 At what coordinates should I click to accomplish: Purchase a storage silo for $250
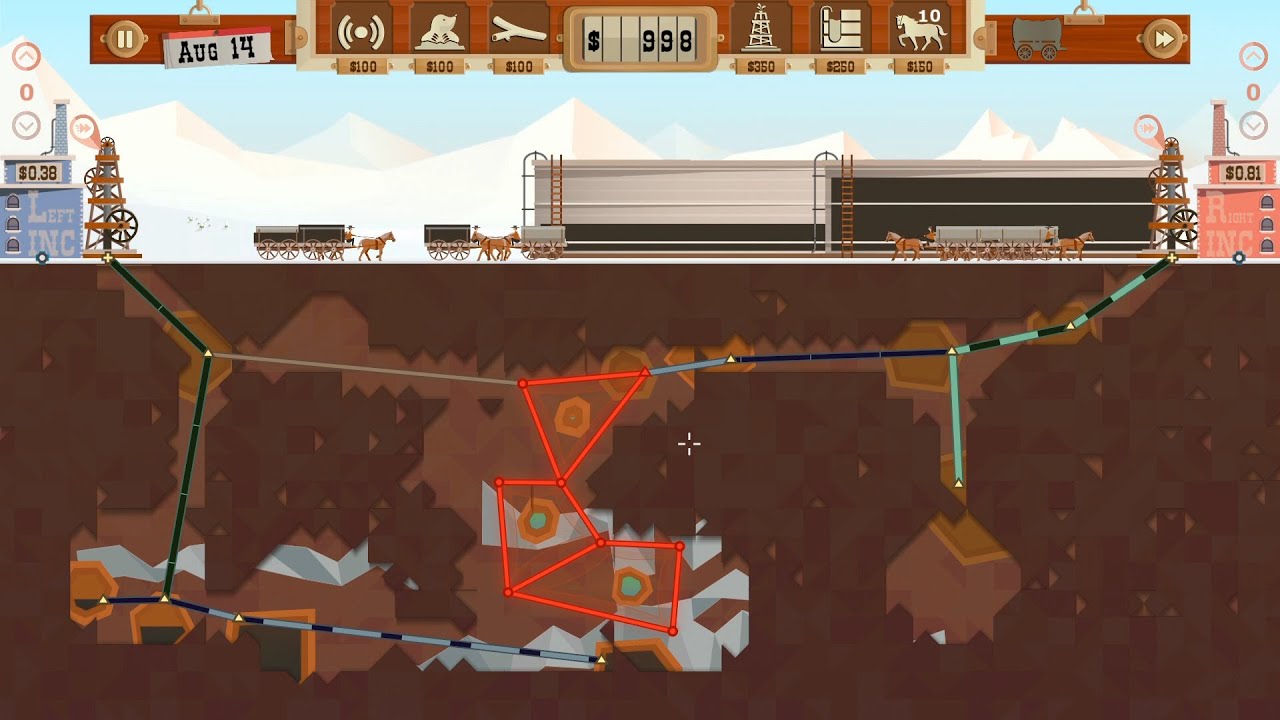click(841, 33)
